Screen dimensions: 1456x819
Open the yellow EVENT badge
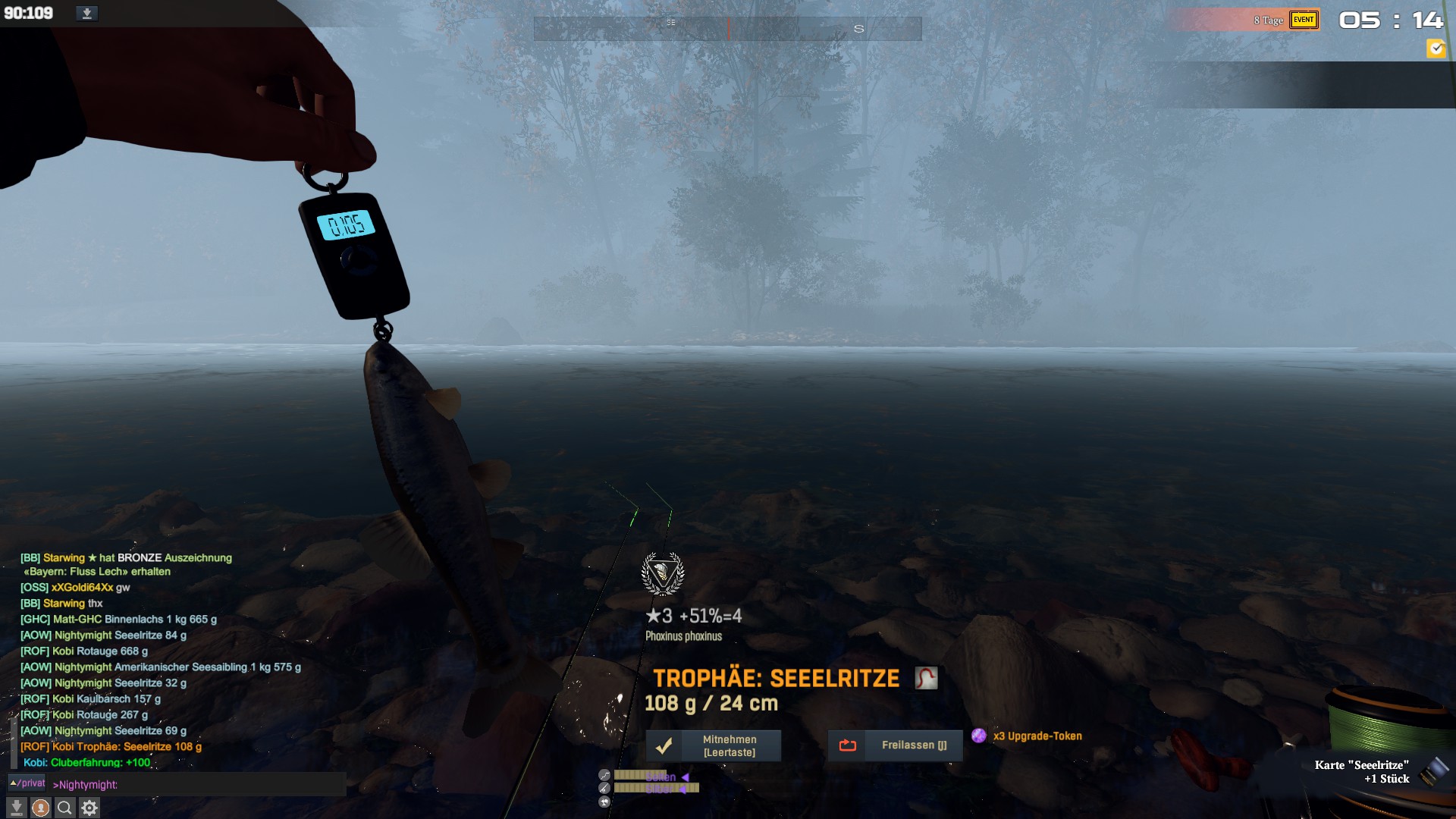pos(1304,20)
